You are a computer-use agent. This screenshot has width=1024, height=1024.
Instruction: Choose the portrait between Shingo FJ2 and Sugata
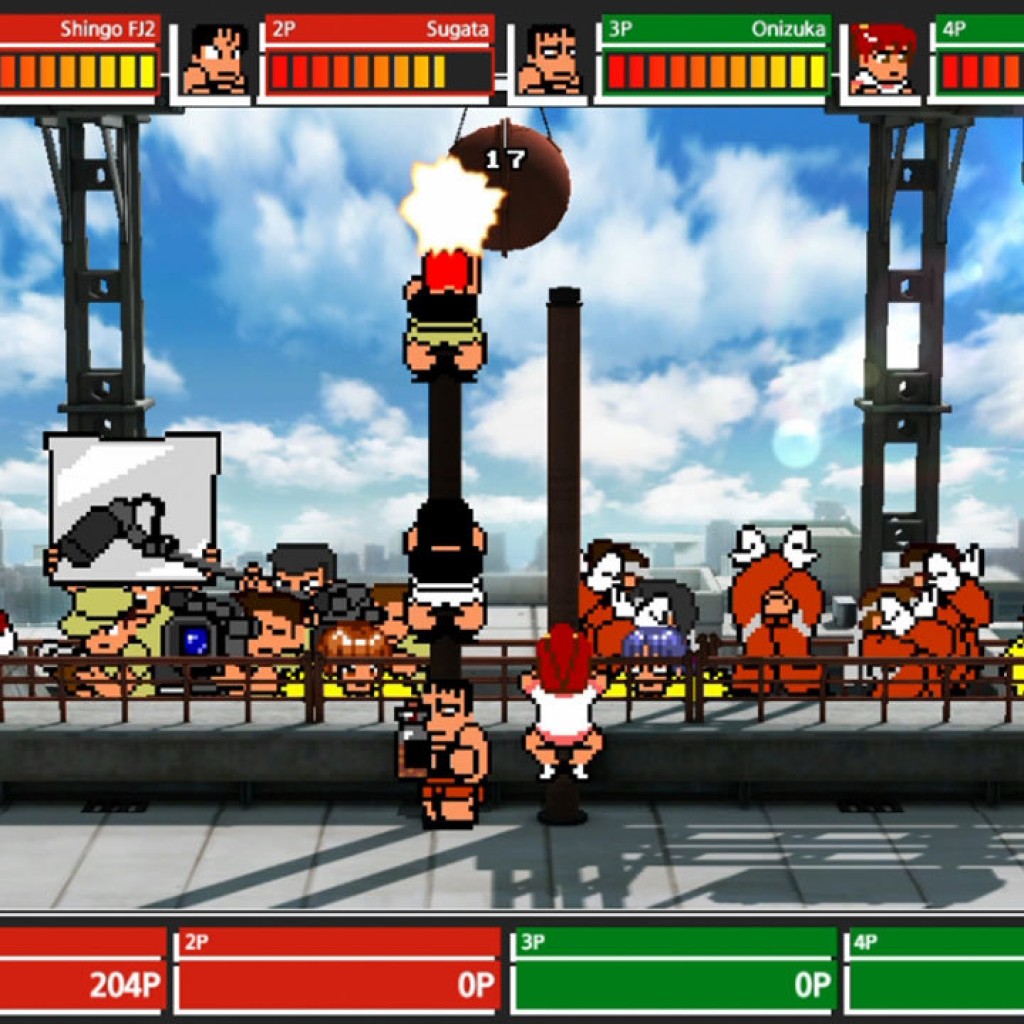[x=214, y=60]
